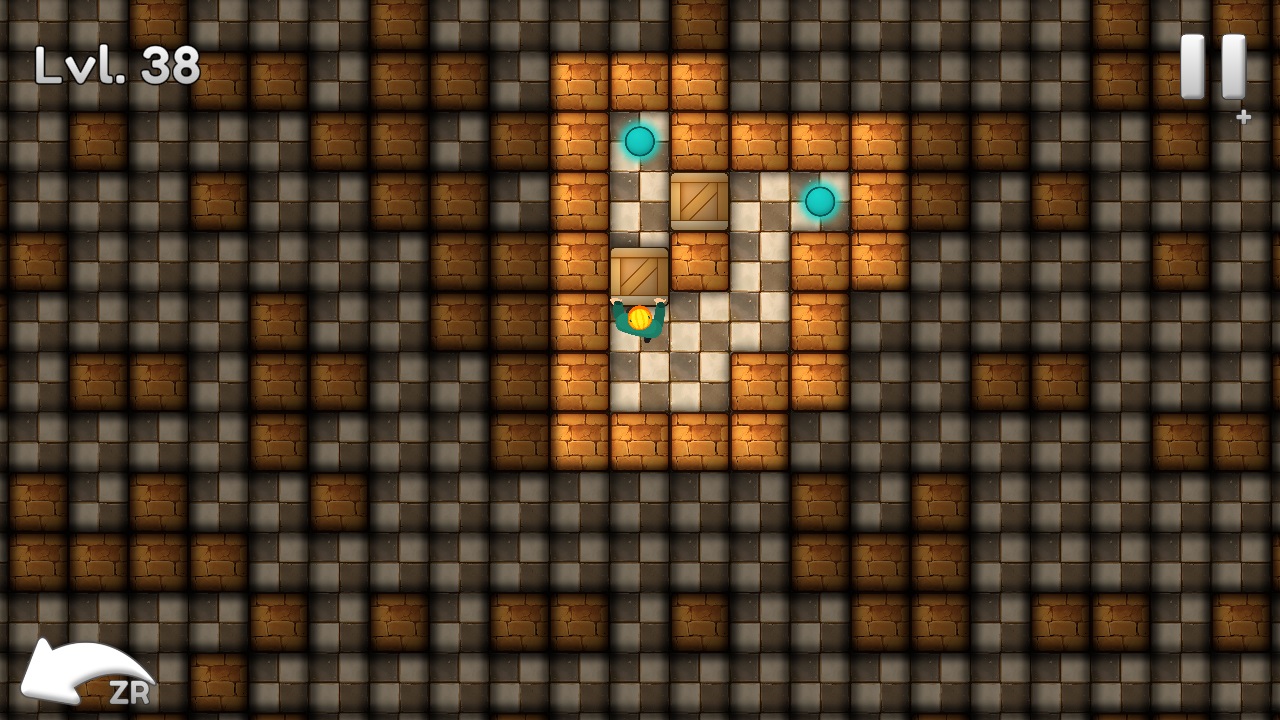Image resolution: width=1280 pixels, height=720 pixels.
Task: Click the upper wooden crate
Action: coord(697,203)
